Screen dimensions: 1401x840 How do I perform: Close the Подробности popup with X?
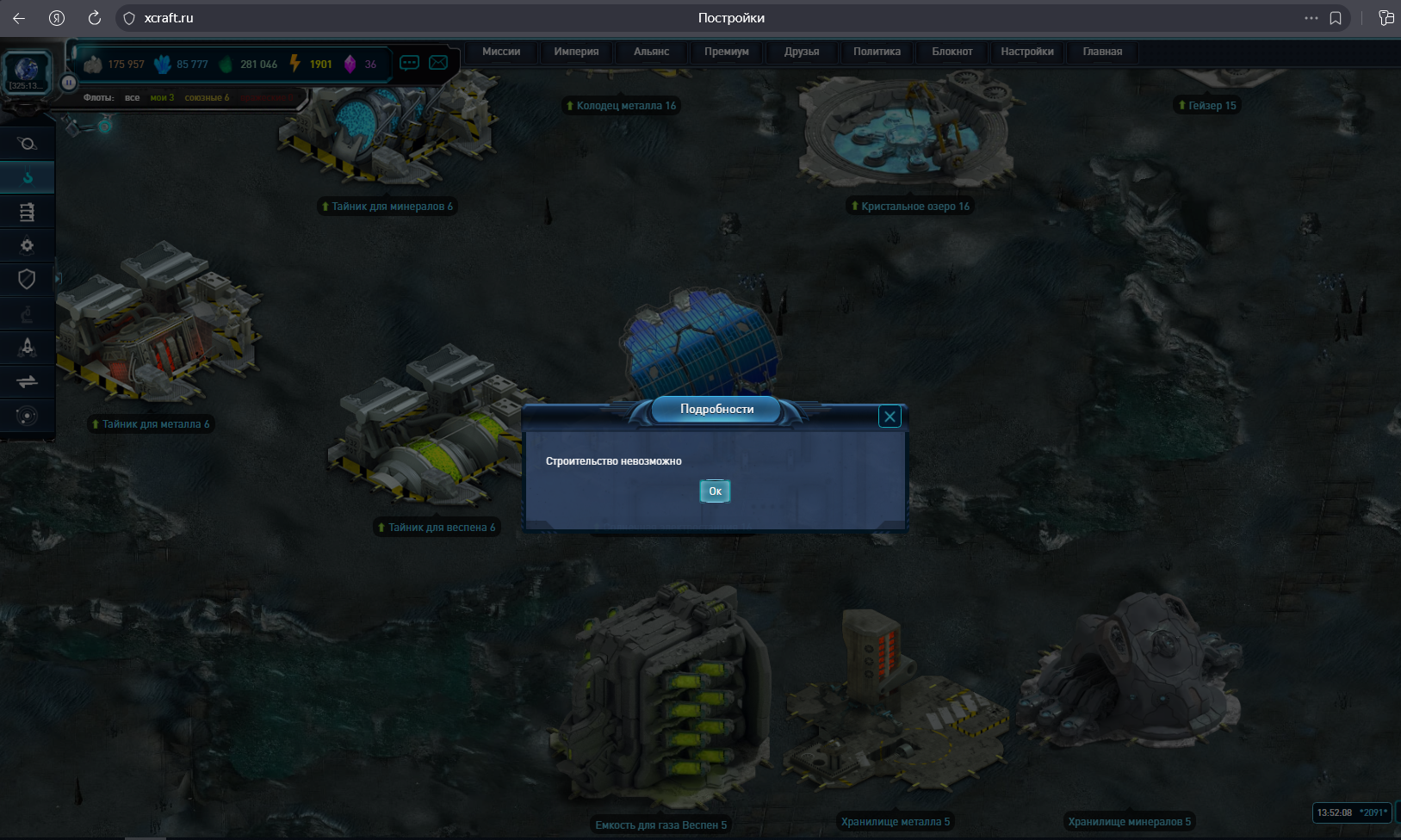pyautogui.click(x=890, y=417)
